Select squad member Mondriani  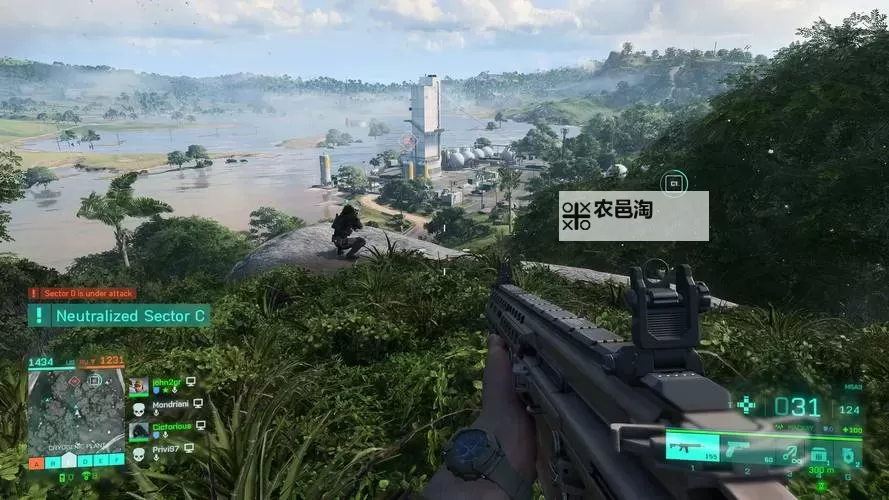pos(166,405)
